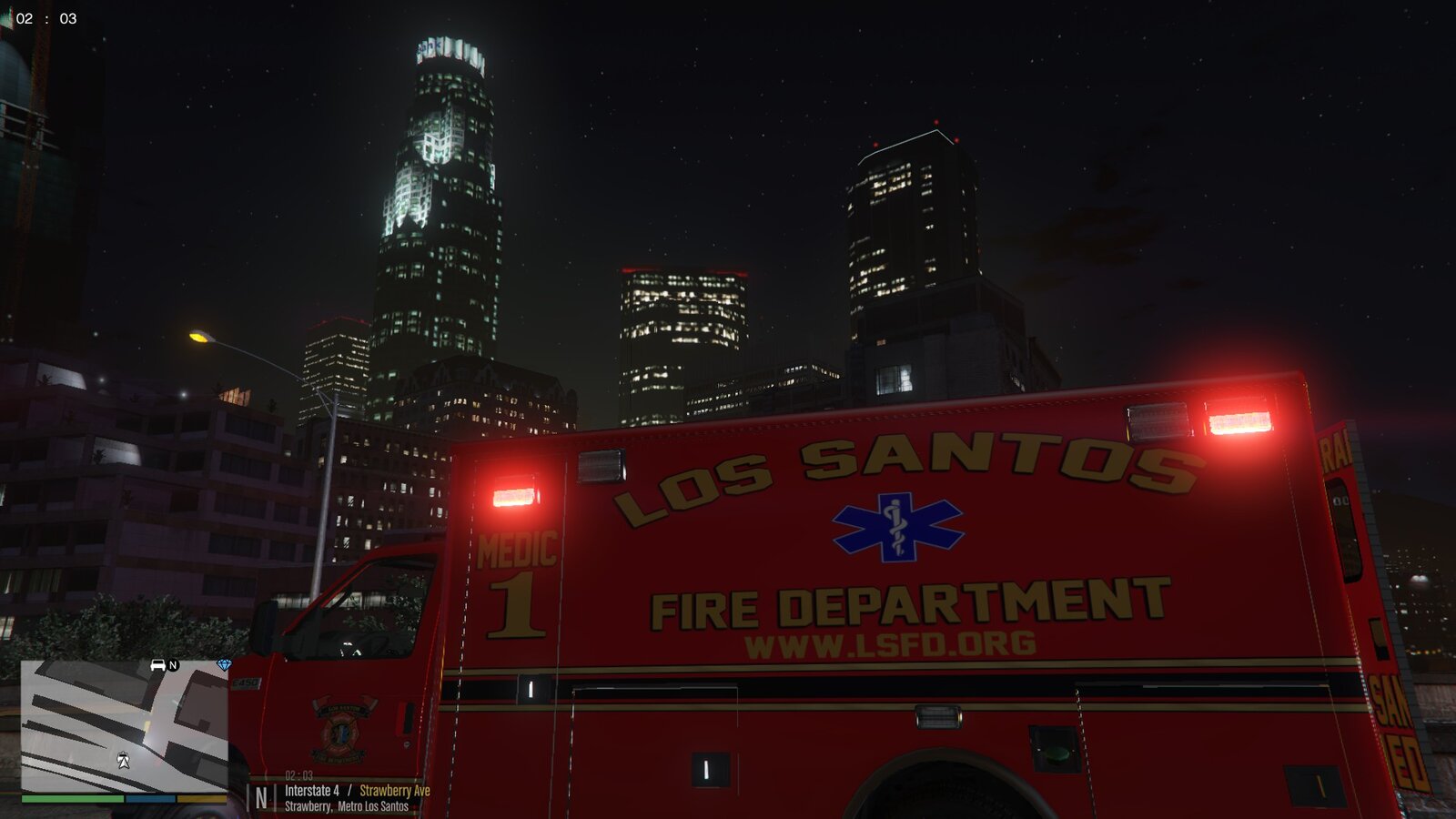Image resolution: width=1456 pixels, height=819 pixels.
Task: Click the green health bar under the minimap
Action: (x=72, y=799)
